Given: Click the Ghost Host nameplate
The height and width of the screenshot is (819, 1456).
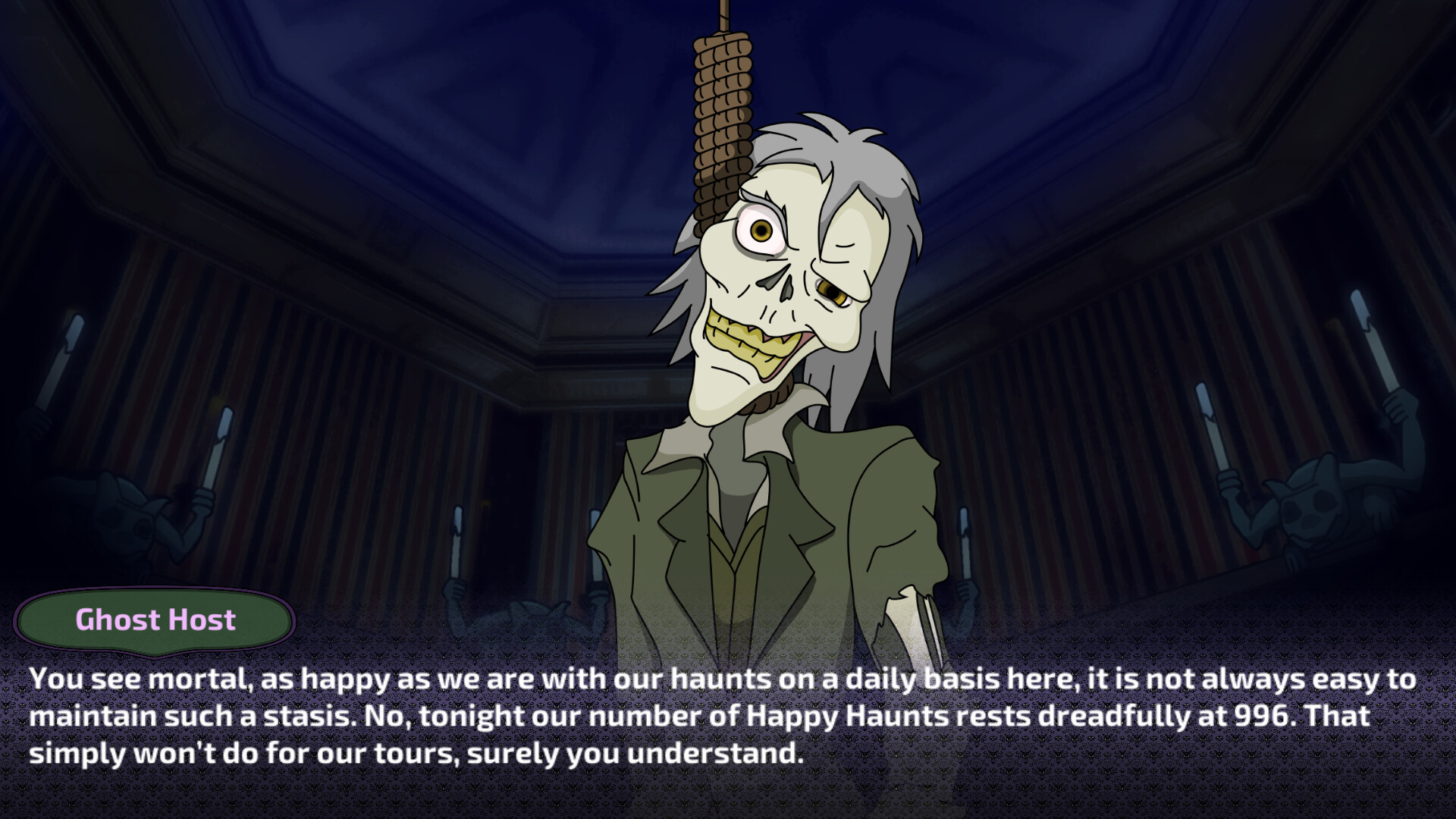Looking at the screenshot, I should pos(154,620).
